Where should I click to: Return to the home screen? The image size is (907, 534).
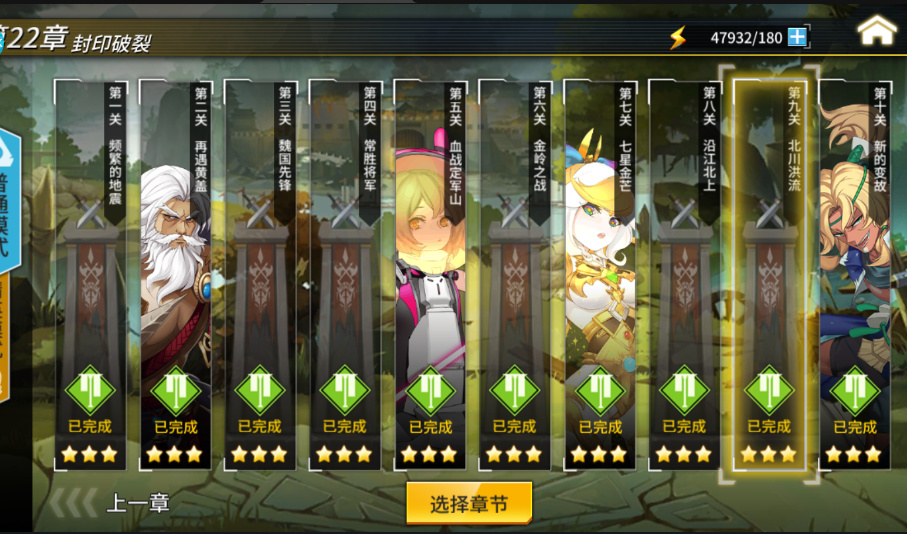[x=876, y=30]
